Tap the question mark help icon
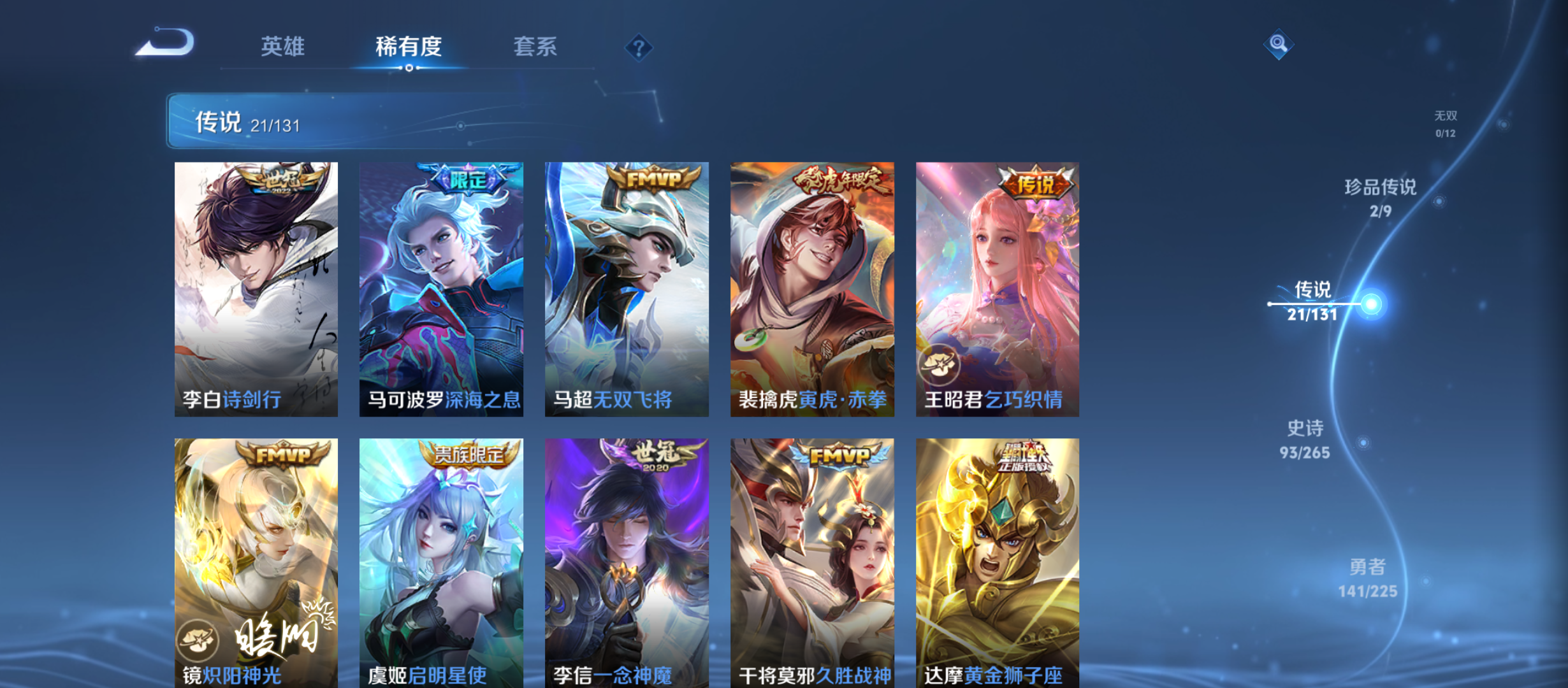1568x688 pixels. point(639,47)
